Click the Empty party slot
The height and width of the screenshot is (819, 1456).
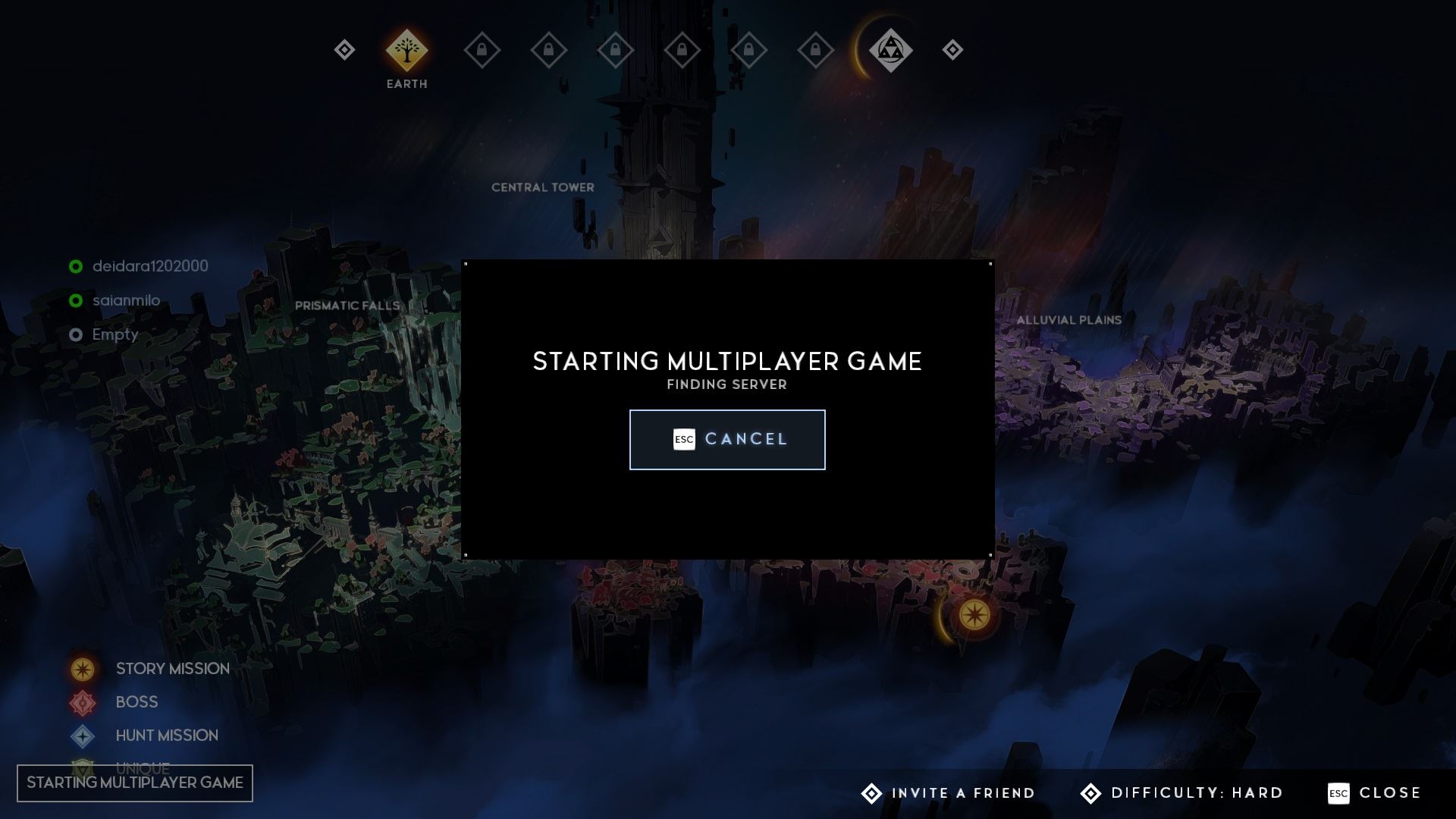click(115, 334)
